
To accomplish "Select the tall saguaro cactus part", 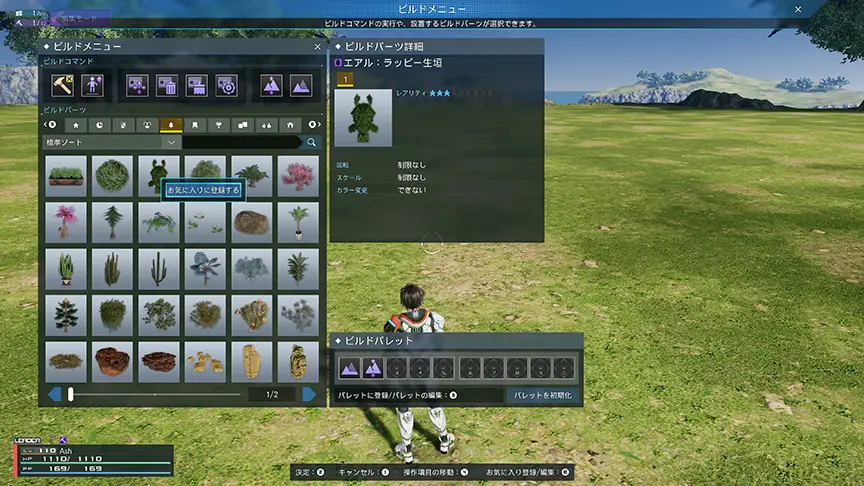I will [159, 268].
